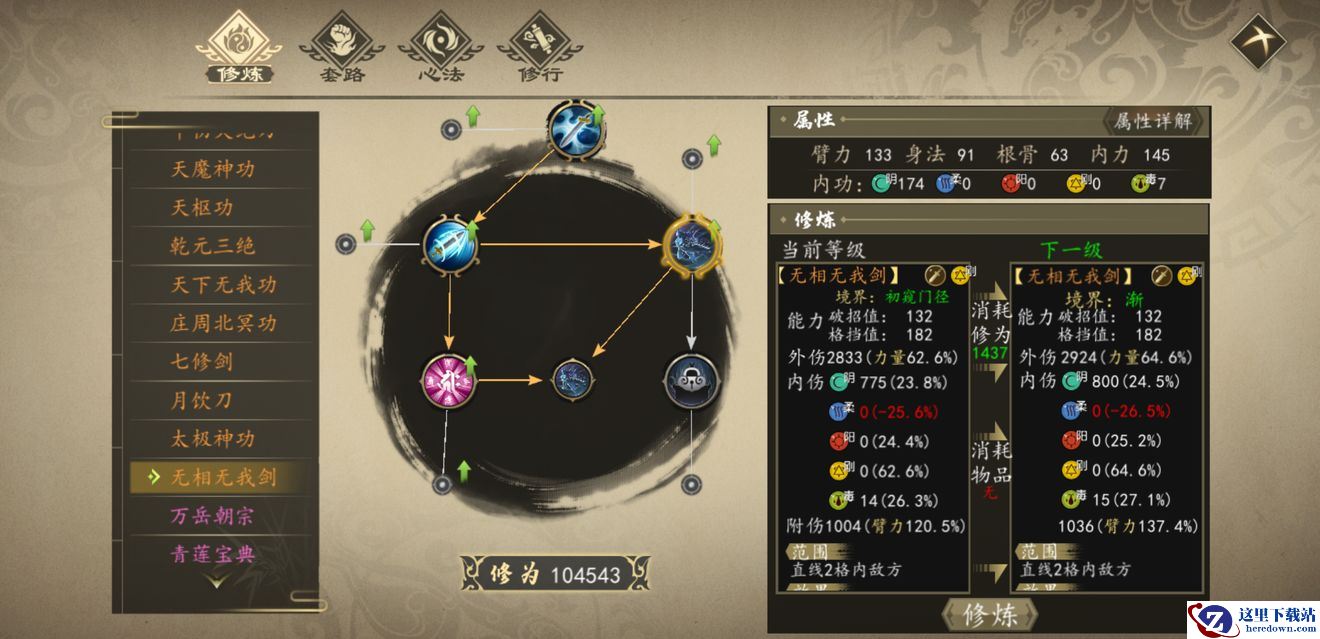Select 月饮刀 in the skill list
Screen dimensions: 1320x639
click(201, 400)
